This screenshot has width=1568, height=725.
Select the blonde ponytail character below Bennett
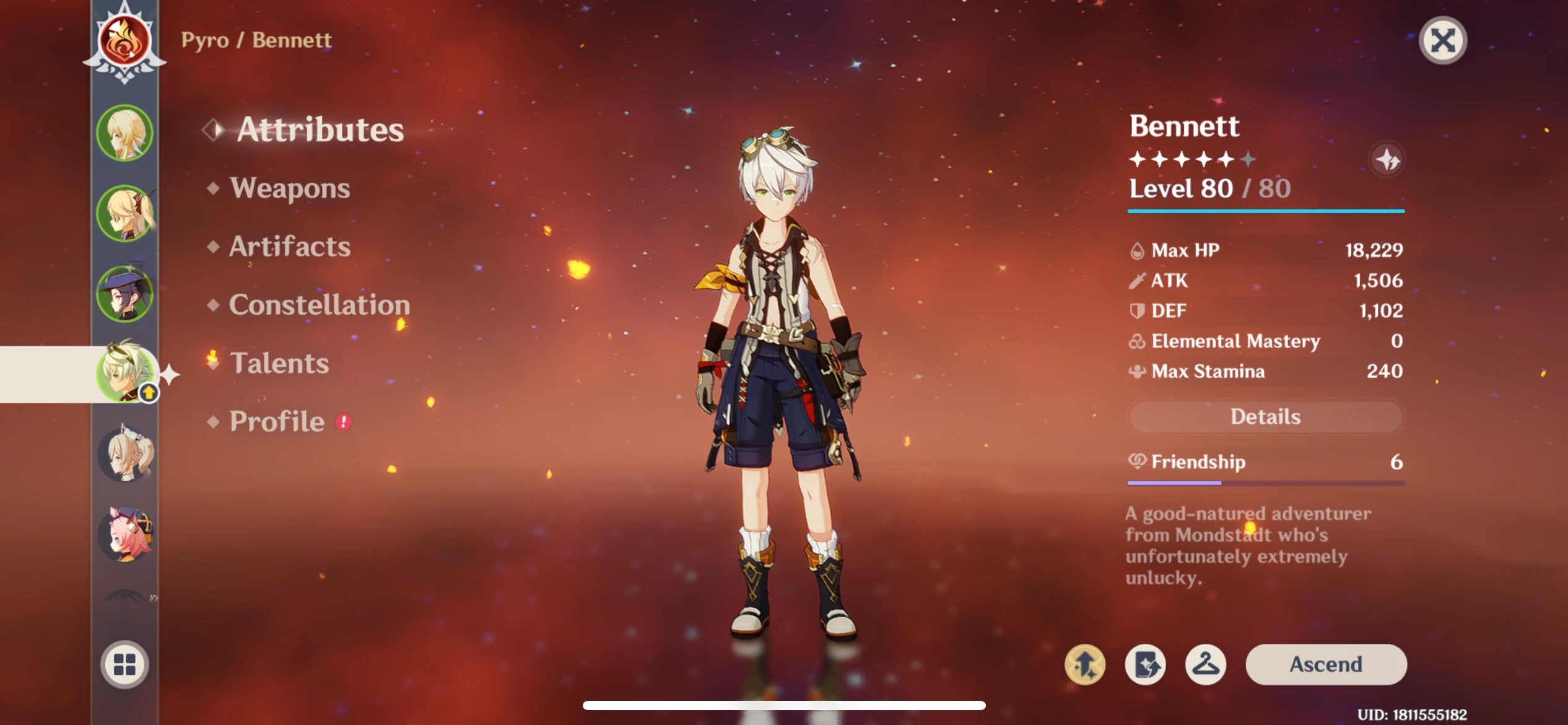point(125,455)
